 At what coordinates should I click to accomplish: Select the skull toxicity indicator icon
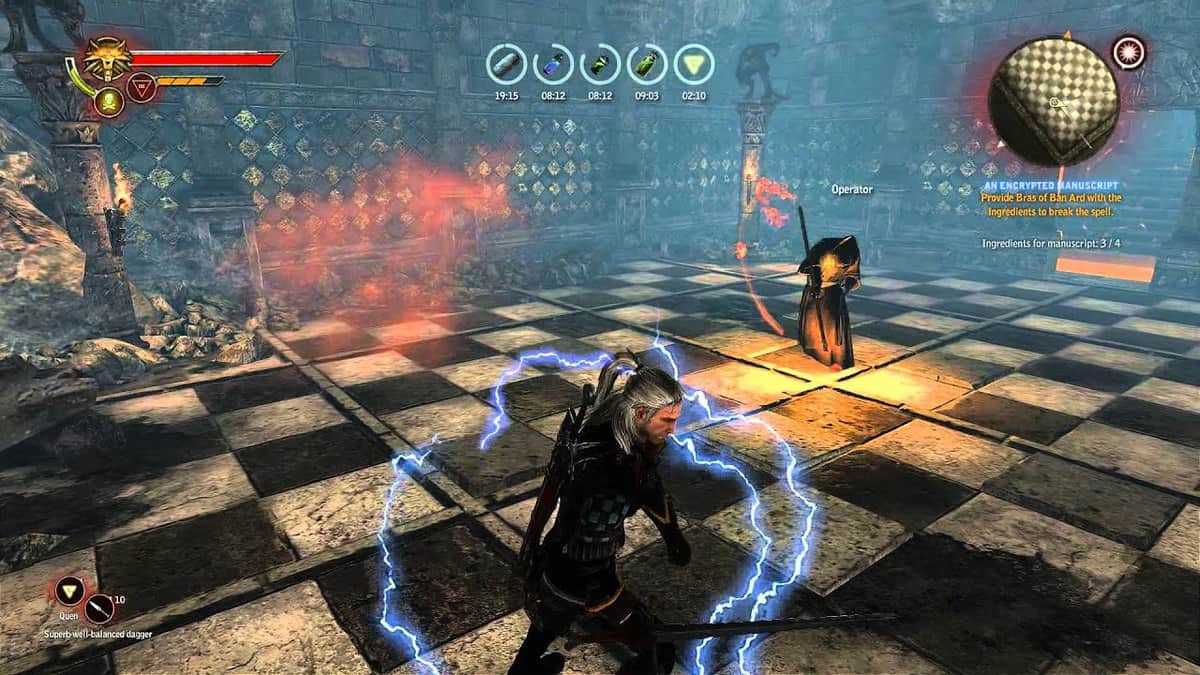click(x=109, y=100)
